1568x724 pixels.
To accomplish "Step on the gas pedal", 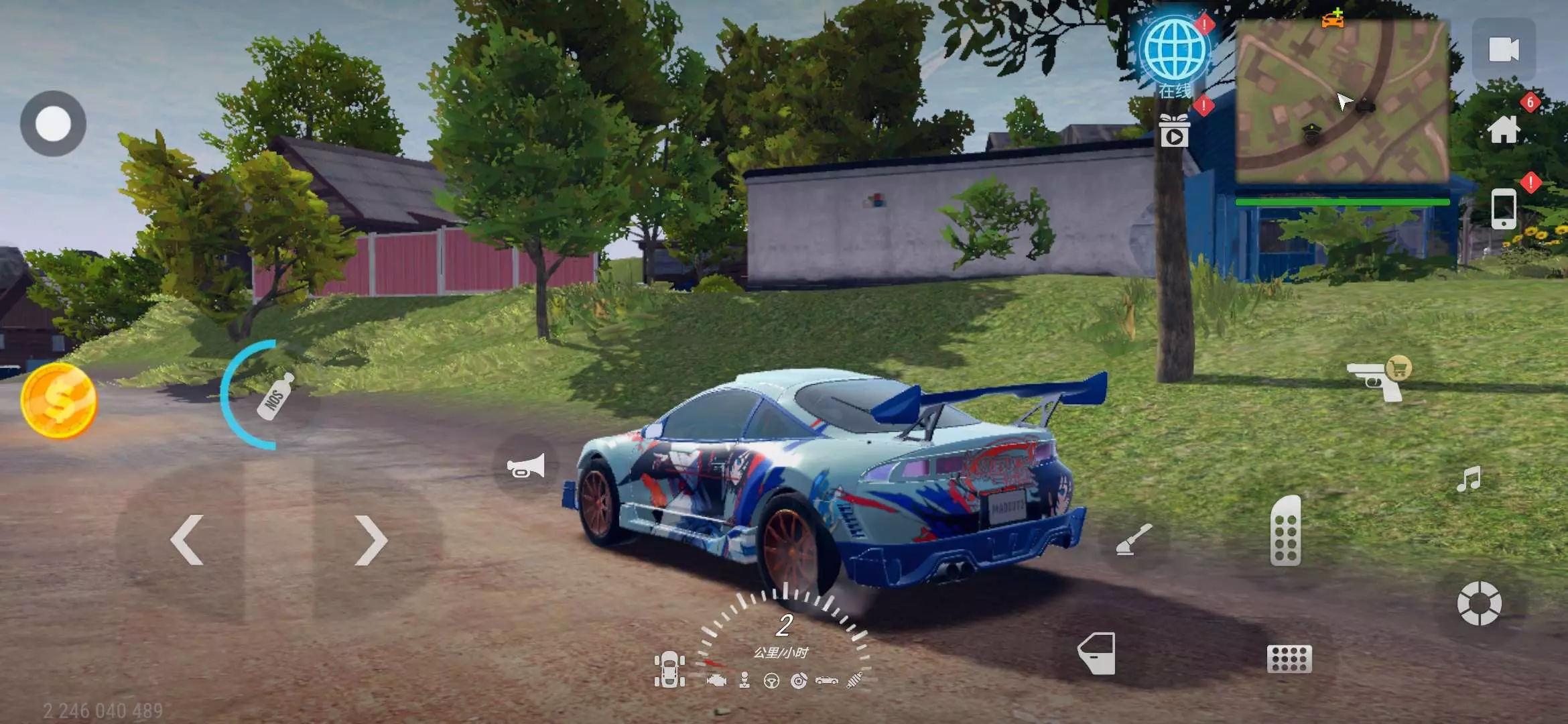I will pos(1285,531).
